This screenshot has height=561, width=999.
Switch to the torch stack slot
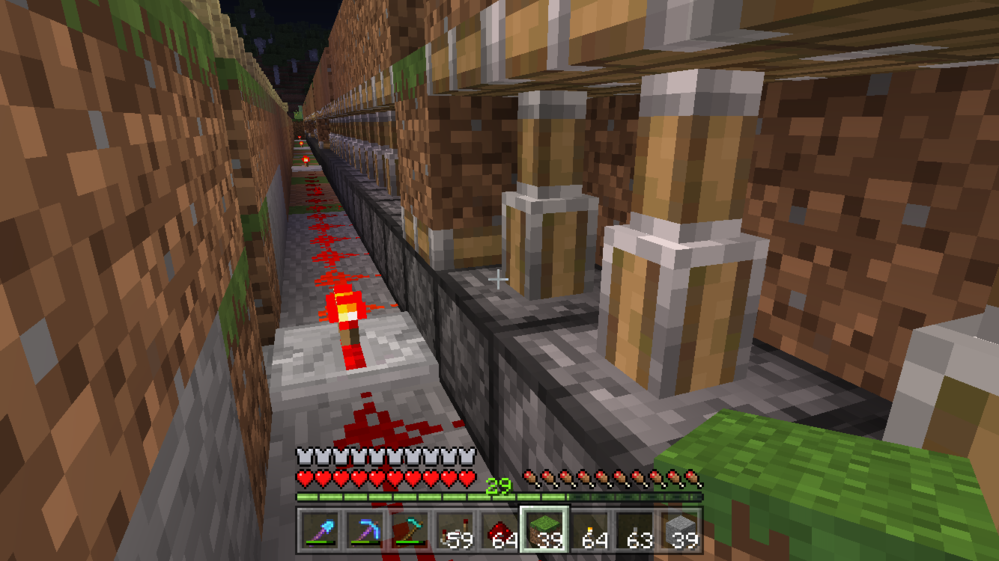click(590, 530)
